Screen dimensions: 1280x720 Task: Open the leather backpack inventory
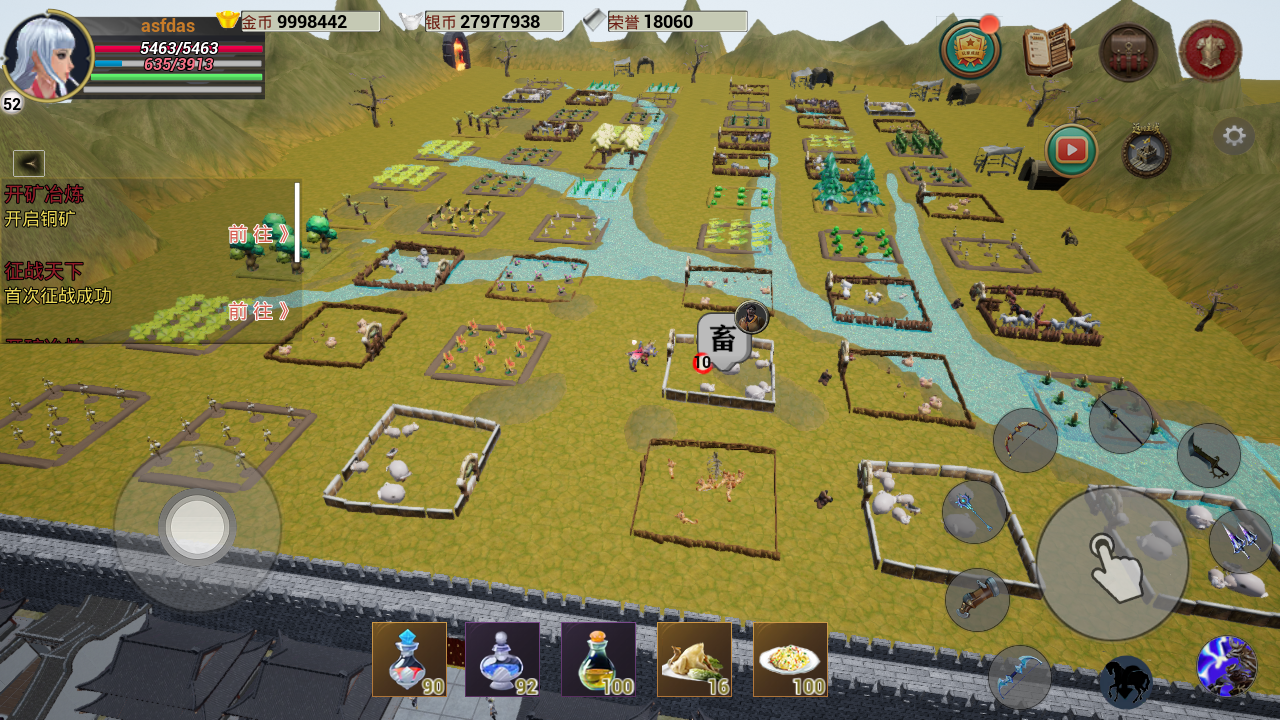(1129, 52)
